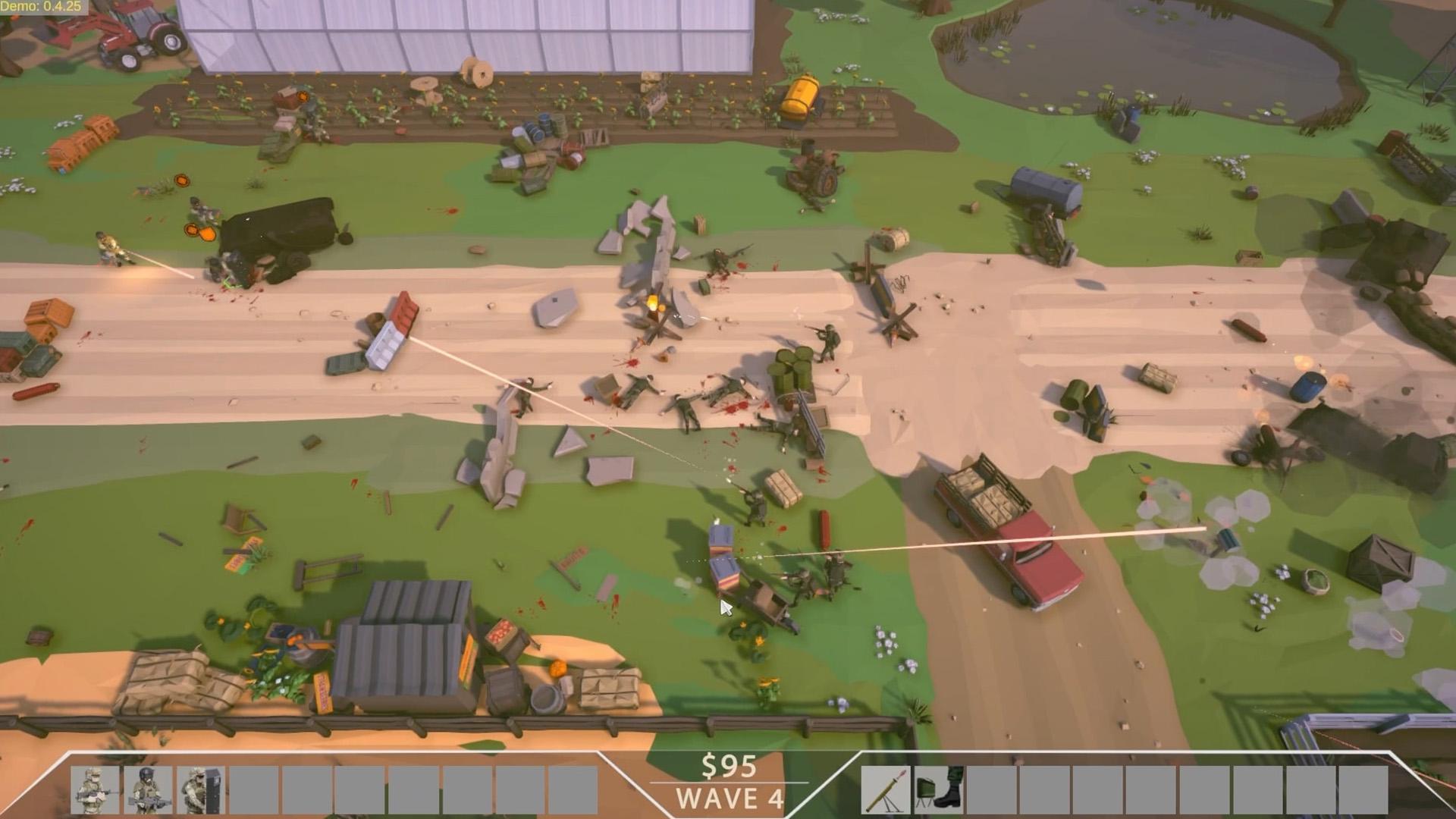Screen dimensions: 1456x819
Task: Click the WAVE 4 indicator
Action: (x=729, y=799)
